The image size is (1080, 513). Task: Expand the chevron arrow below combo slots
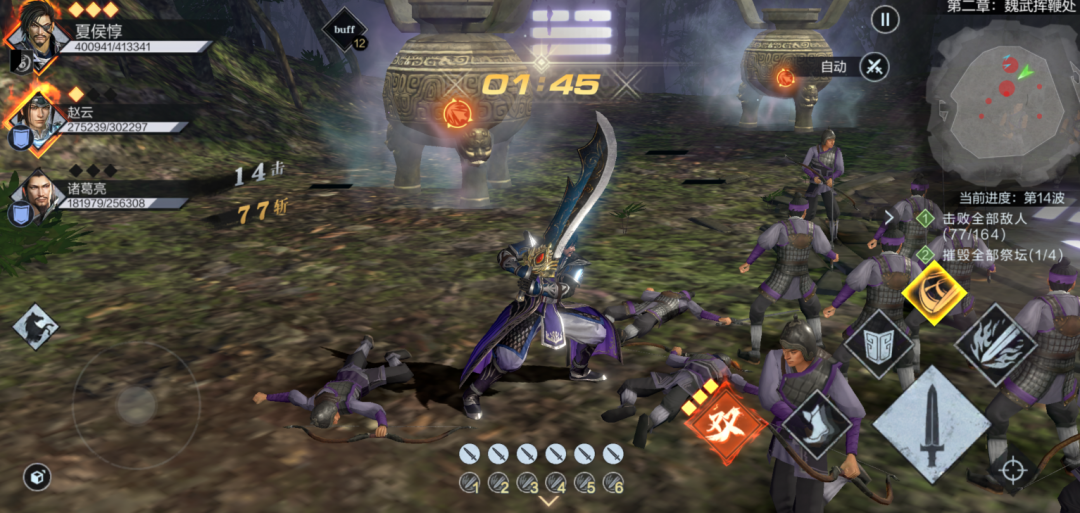click(x=548, y=501)
